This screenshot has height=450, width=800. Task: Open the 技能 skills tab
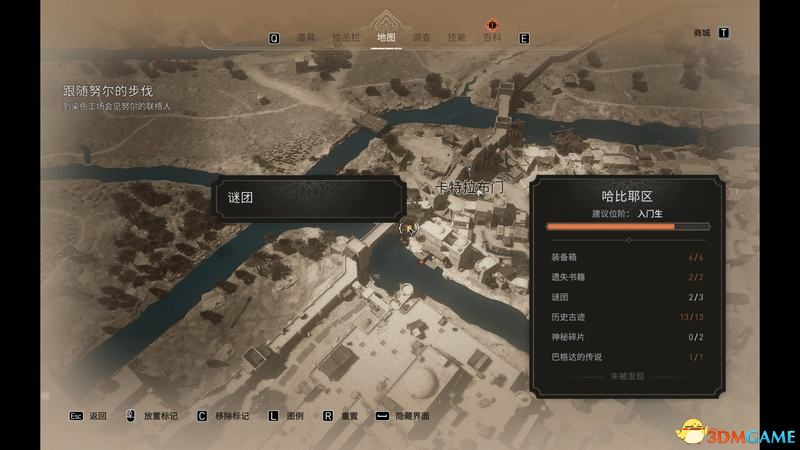click(x=456, y=38)
